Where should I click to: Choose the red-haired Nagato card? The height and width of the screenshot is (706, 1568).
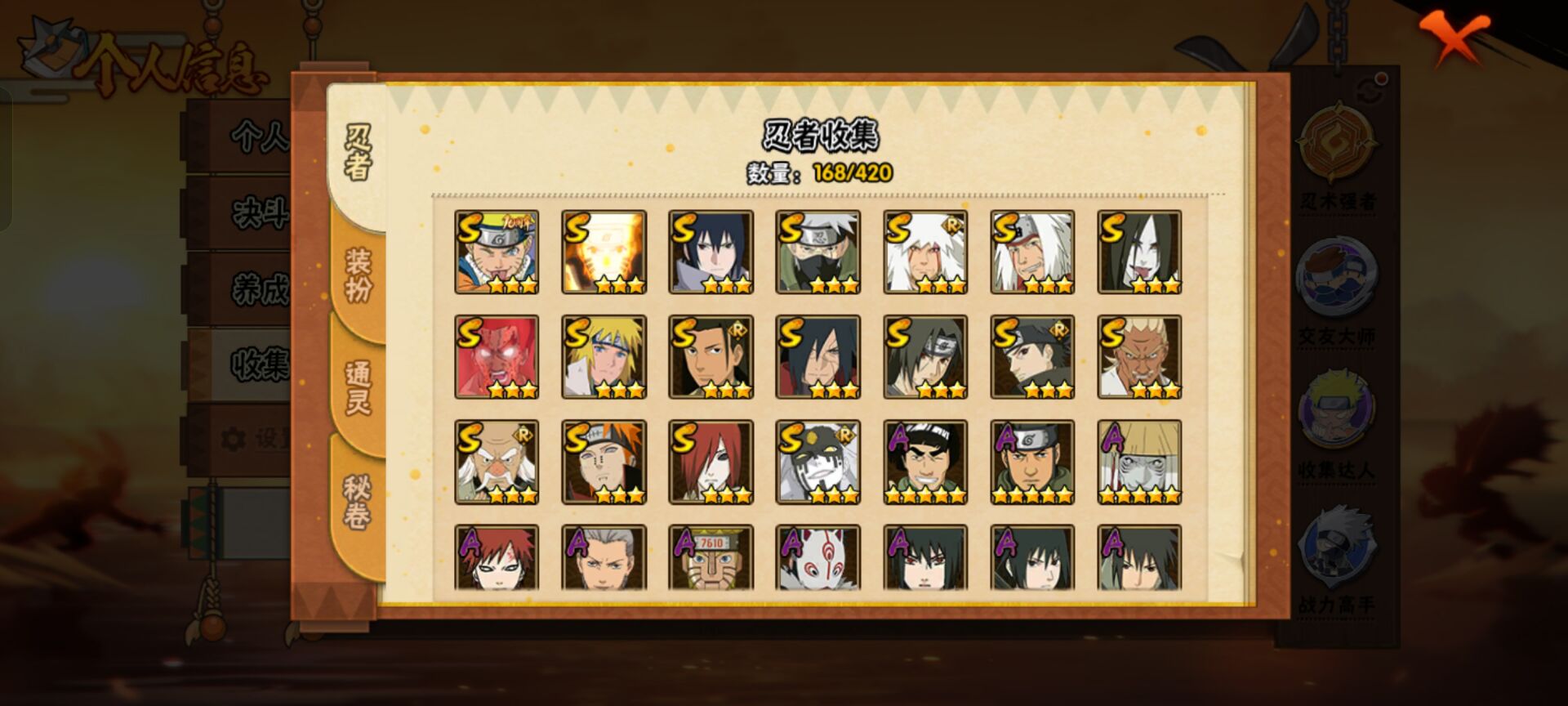click(x=710, y=462)
